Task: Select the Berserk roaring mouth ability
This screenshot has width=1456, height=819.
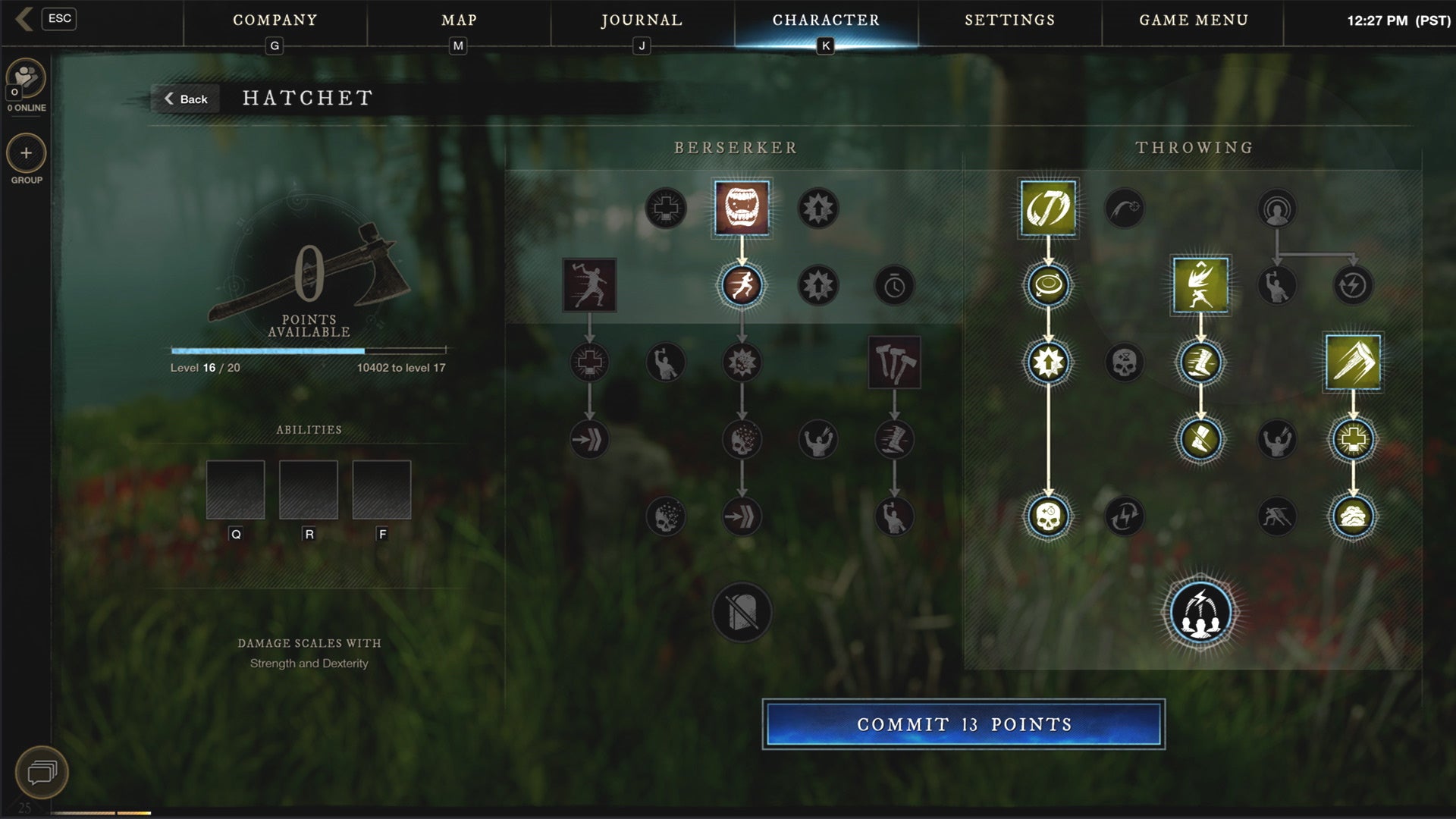Action: coord(742,209)
